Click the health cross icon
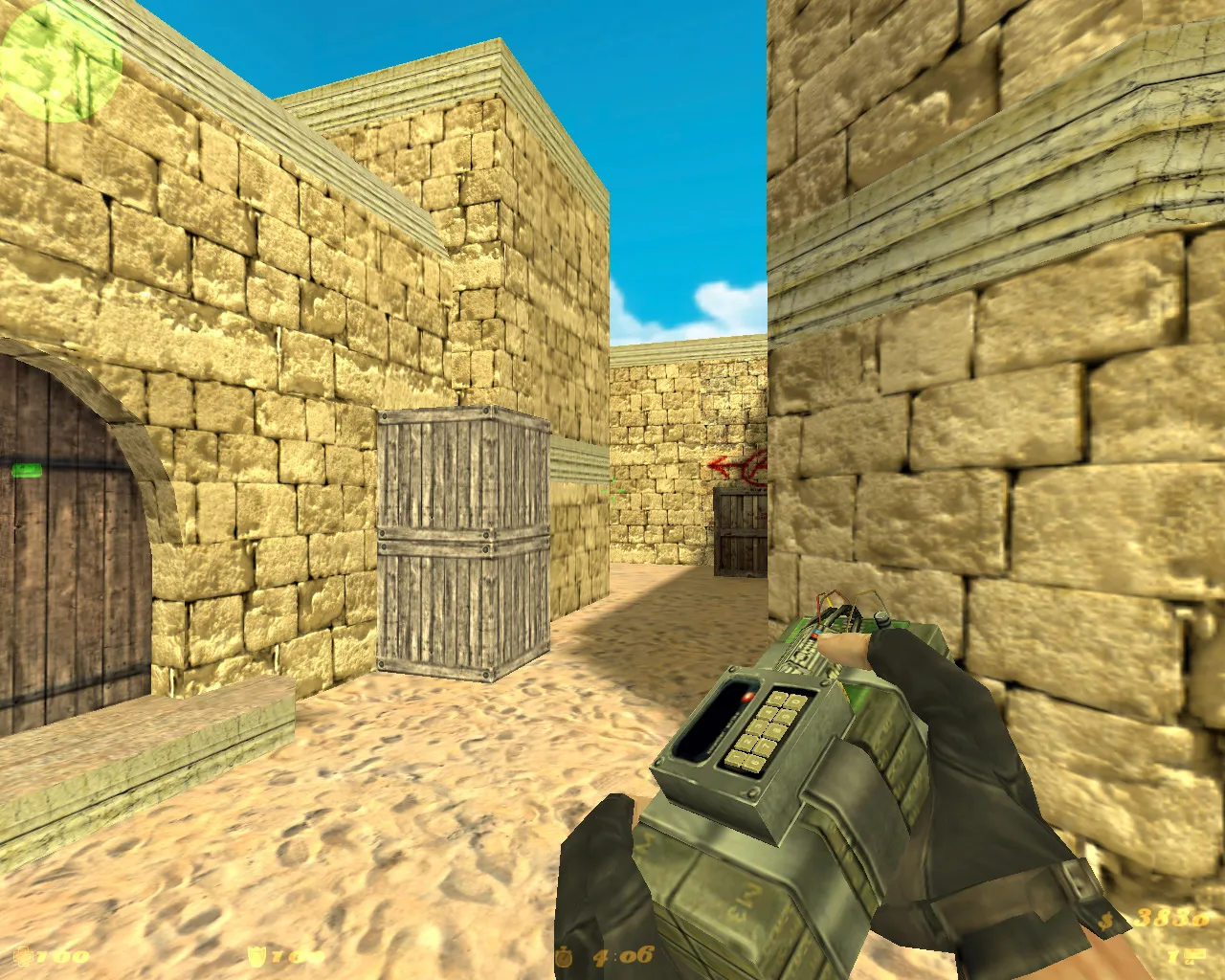The width and height of the screenshot is (1225, 980). (24, 955)
